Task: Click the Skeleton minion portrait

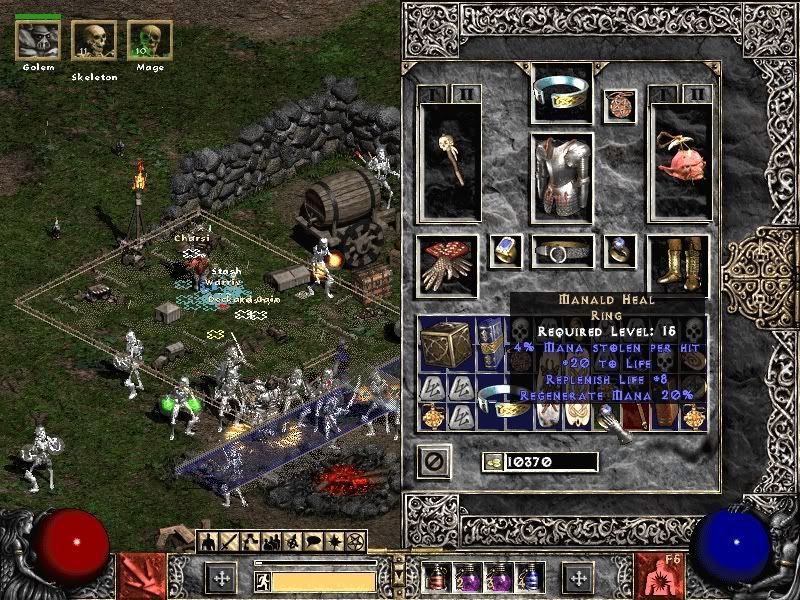Action: click(94, 40)
